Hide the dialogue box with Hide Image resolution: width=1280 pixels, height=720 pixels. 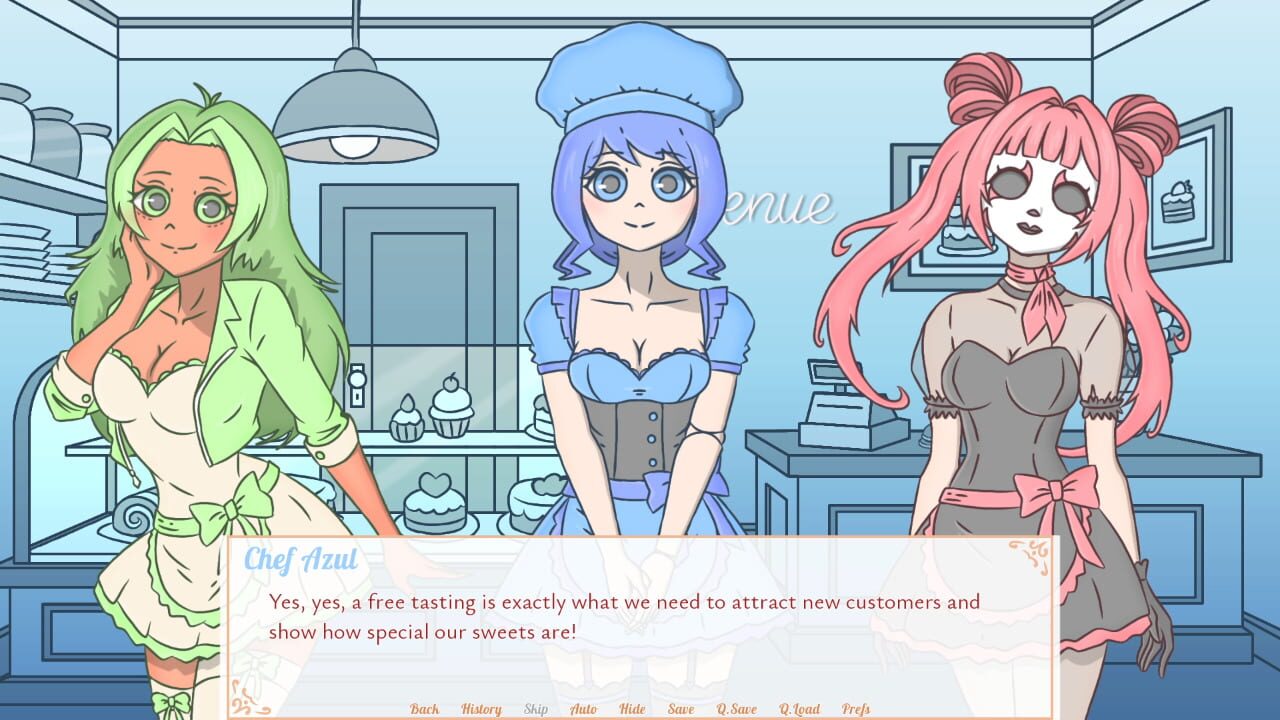point(632,708)
